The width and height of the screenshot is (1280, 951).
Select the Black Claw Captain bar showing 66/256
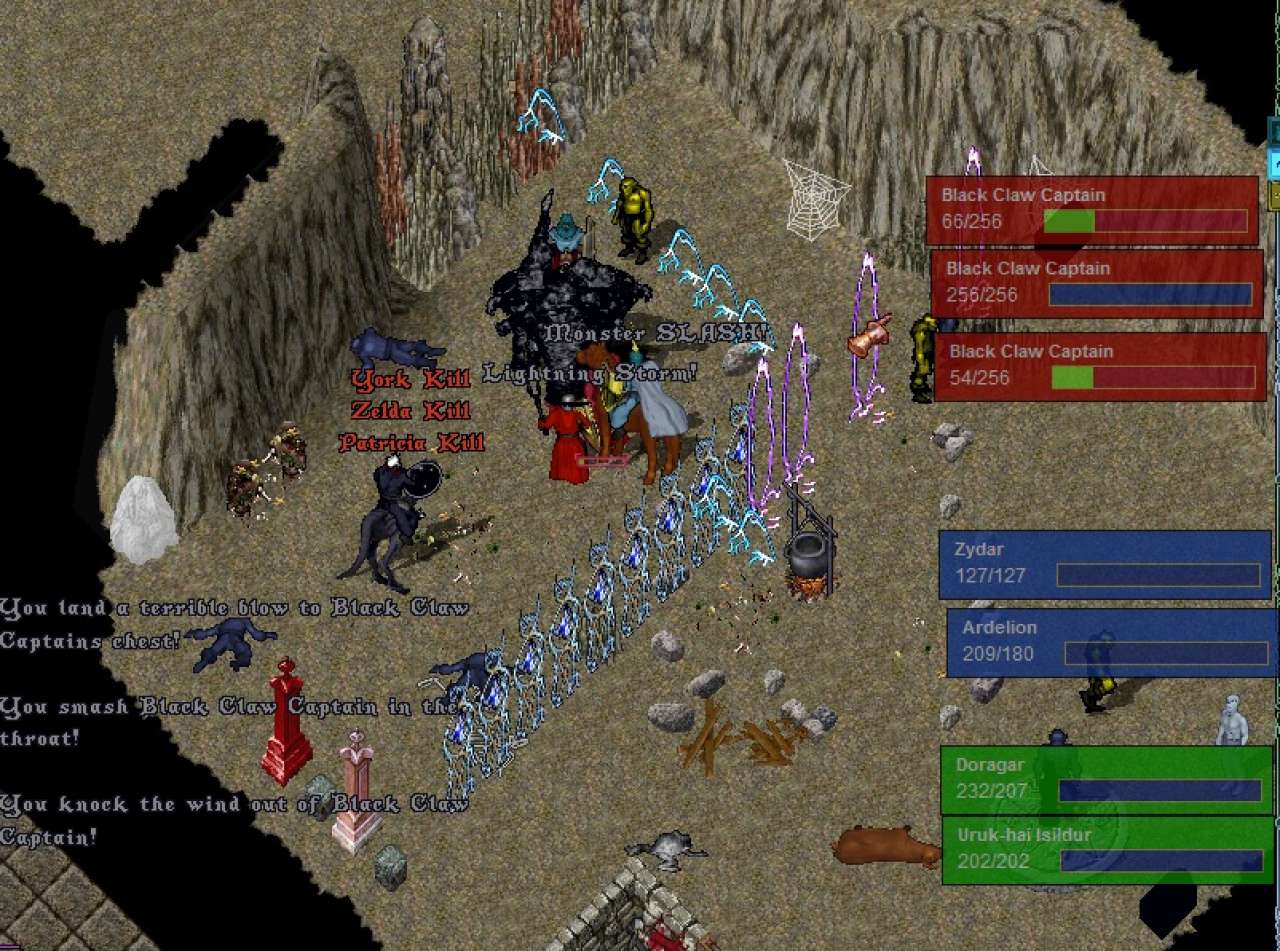pos(1091,210)
